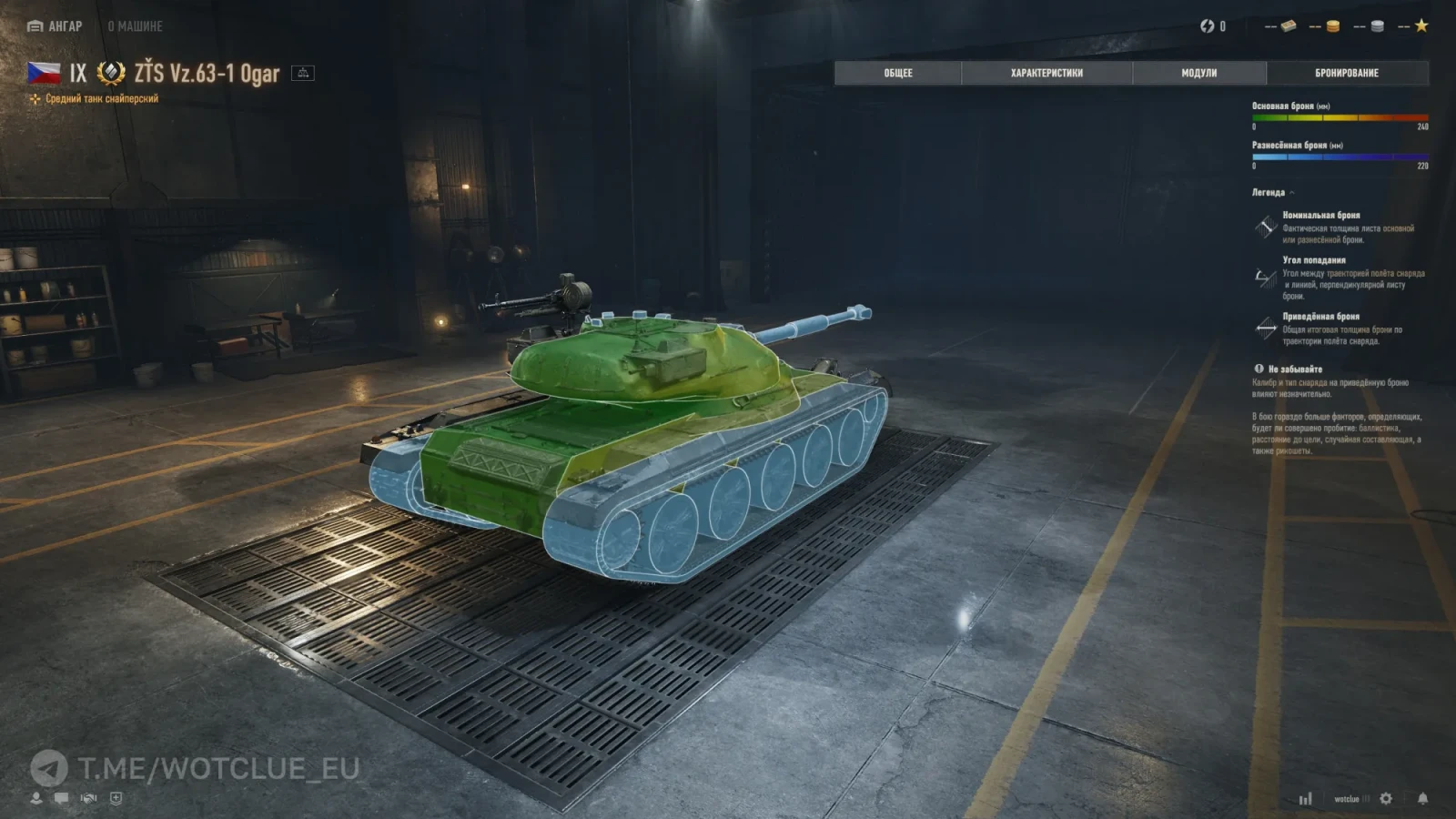
Task: Show the Бронирование armor tab
Action: pos(1347,73)
